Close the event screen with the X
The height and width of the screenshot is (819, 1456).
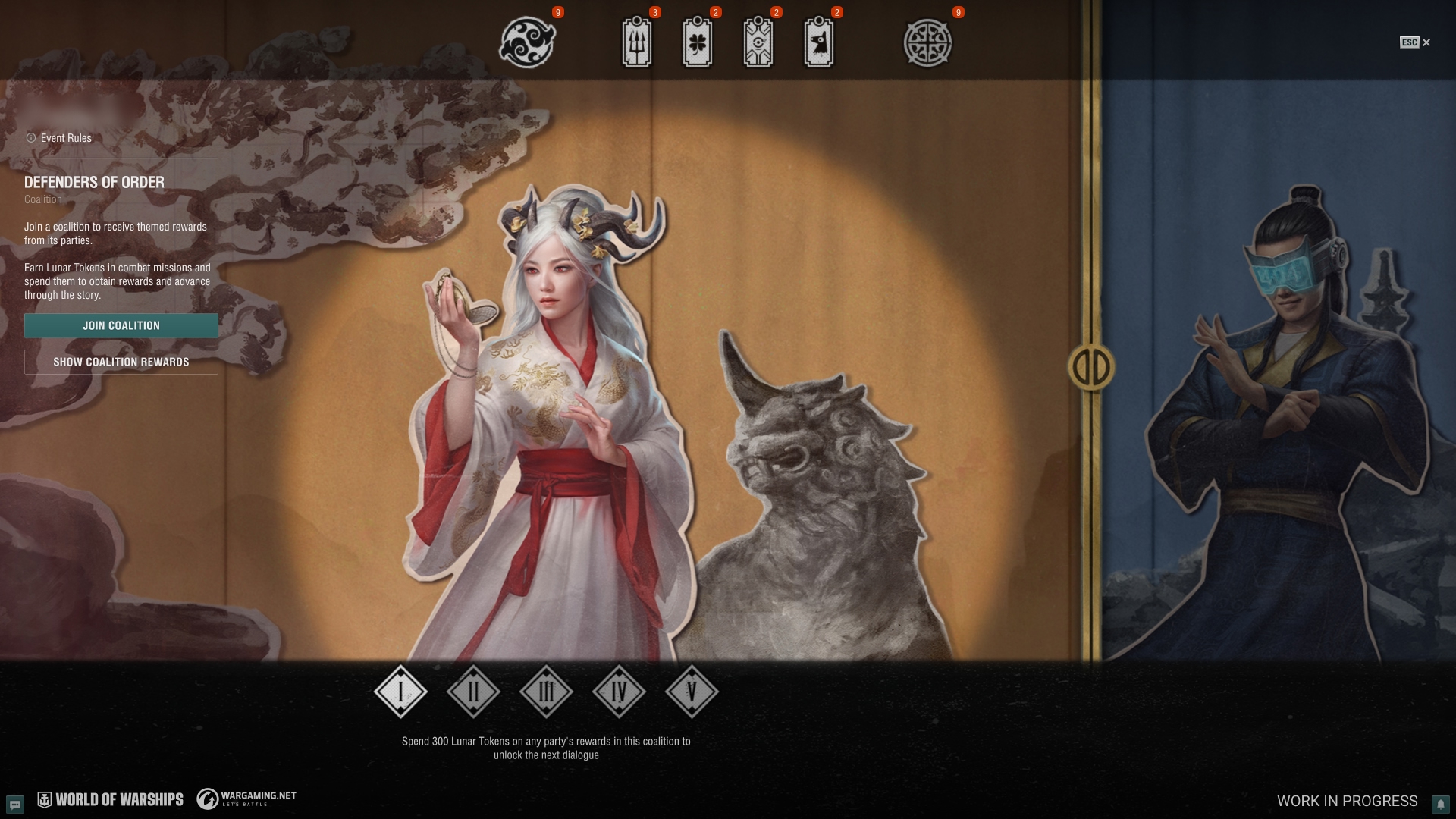coord(1426,42)
